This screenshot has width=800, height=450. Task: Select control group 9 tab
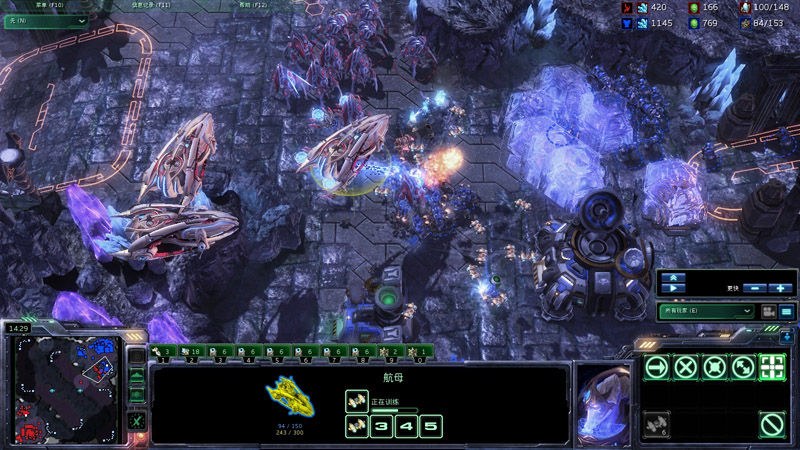pos(393,352)
